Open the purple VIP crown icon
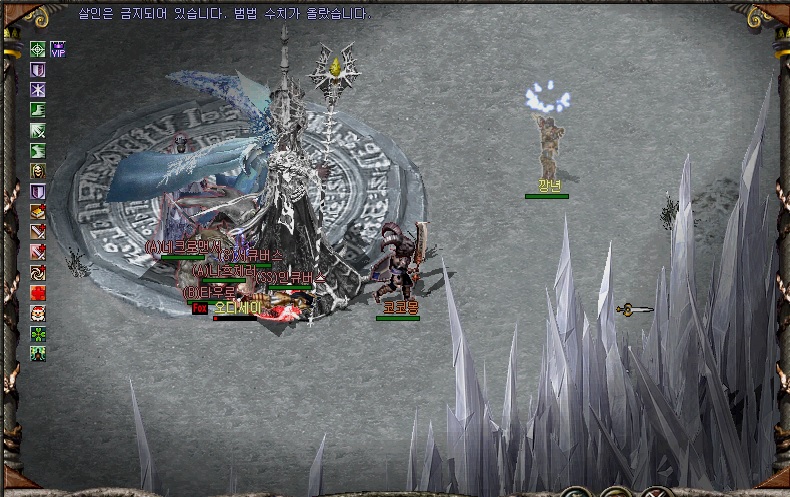The width and height of the screenshot is (790, 497). pyautogui.click(x=58, y=48)
